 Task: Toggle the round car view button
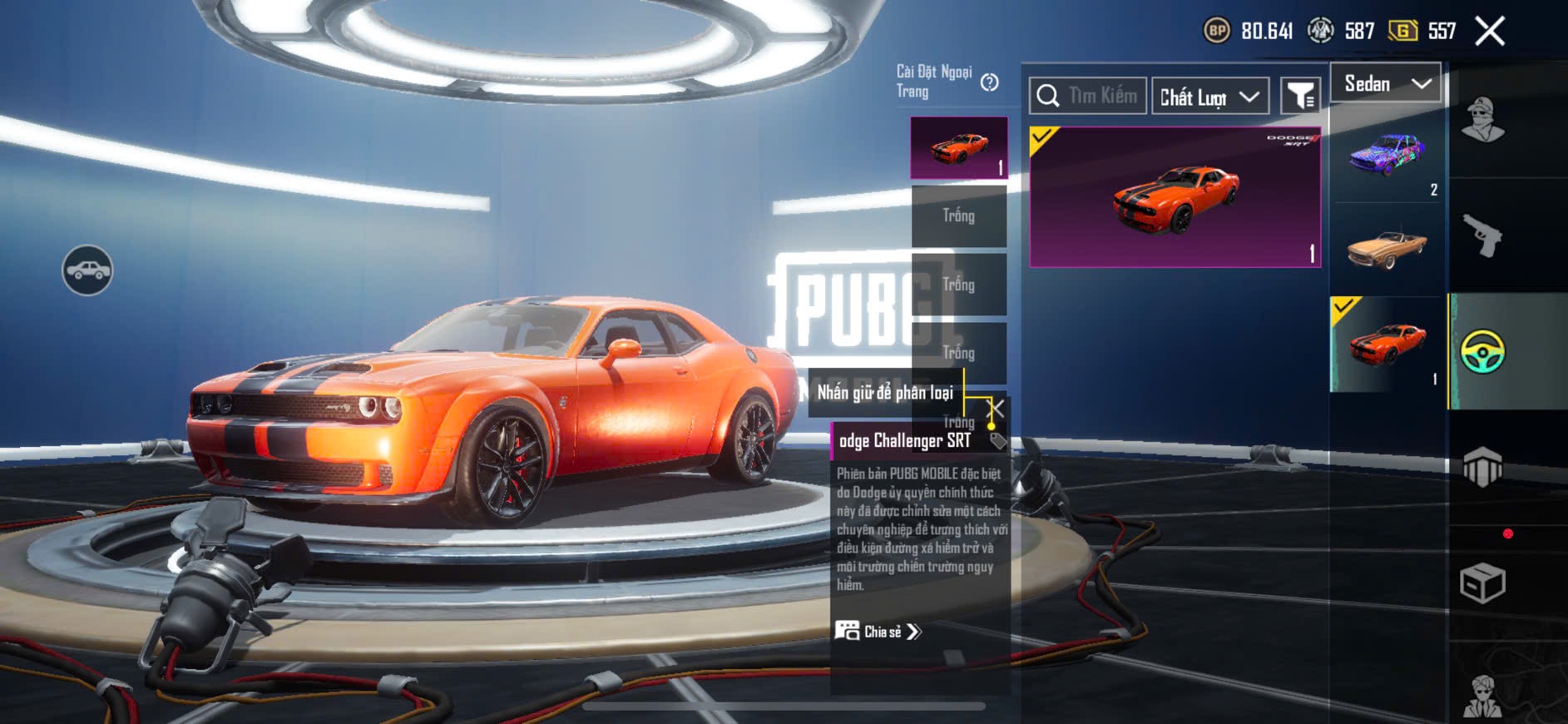[x=87, y=270]
